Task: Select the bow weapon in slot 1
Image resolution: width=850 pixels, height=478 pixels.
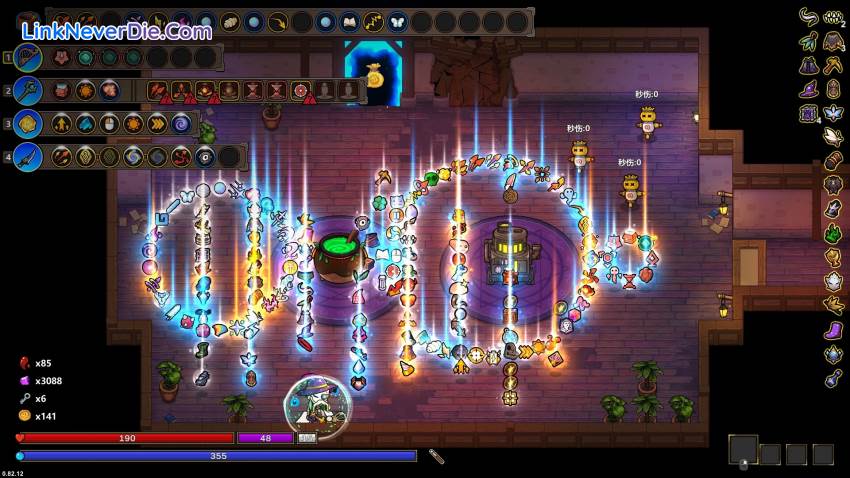Action: 28,58
